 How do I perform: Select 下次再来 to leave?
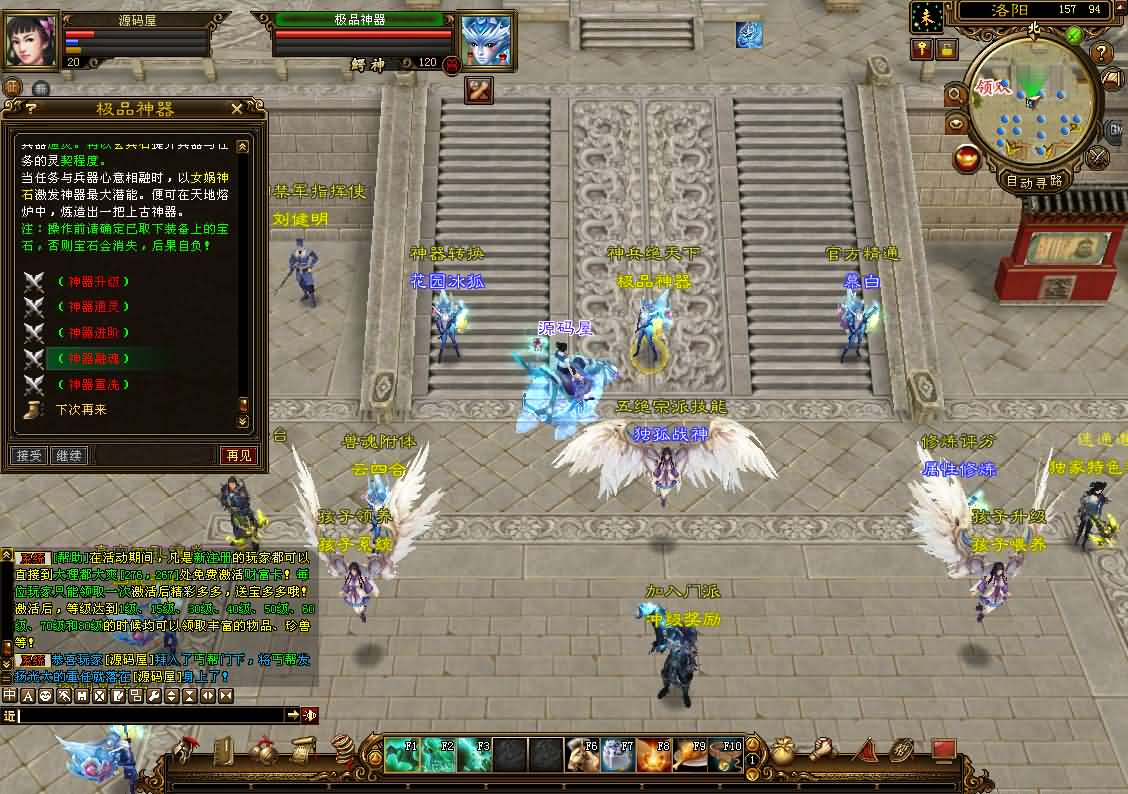pyautogui.click(x=81, y=410)
